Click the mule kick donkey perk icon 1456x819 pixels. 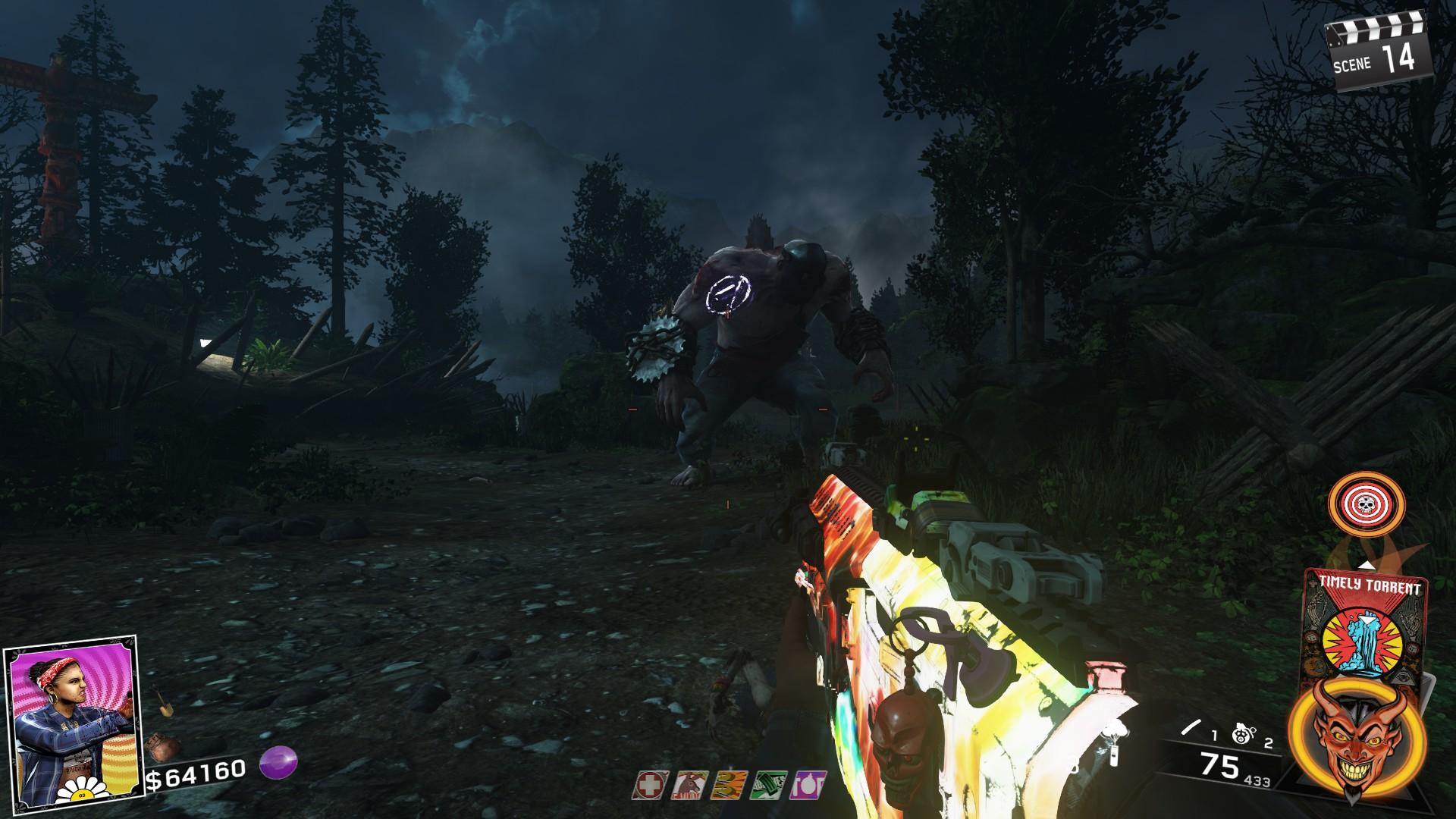(690, 786)
